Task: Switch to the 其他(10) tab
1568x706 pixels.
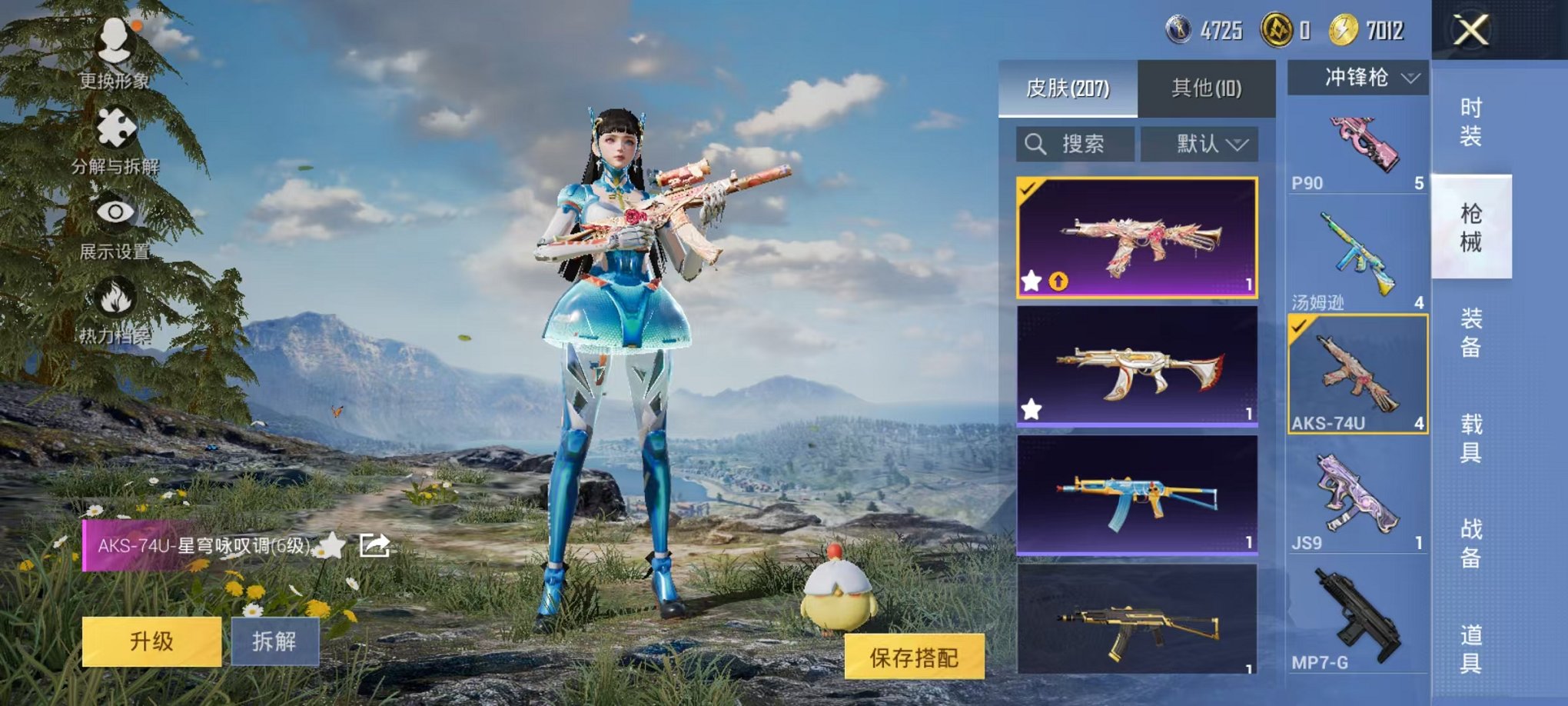Action: (1208, 87)
